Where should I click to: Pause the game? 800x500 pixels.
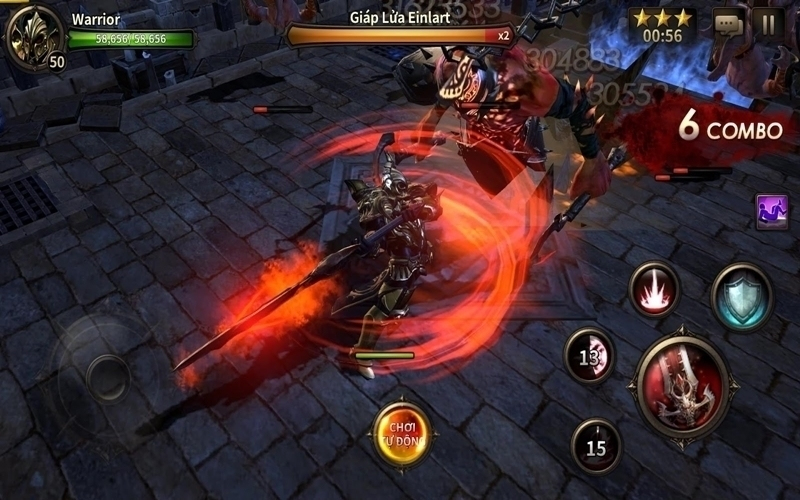(x=768, y=23)
